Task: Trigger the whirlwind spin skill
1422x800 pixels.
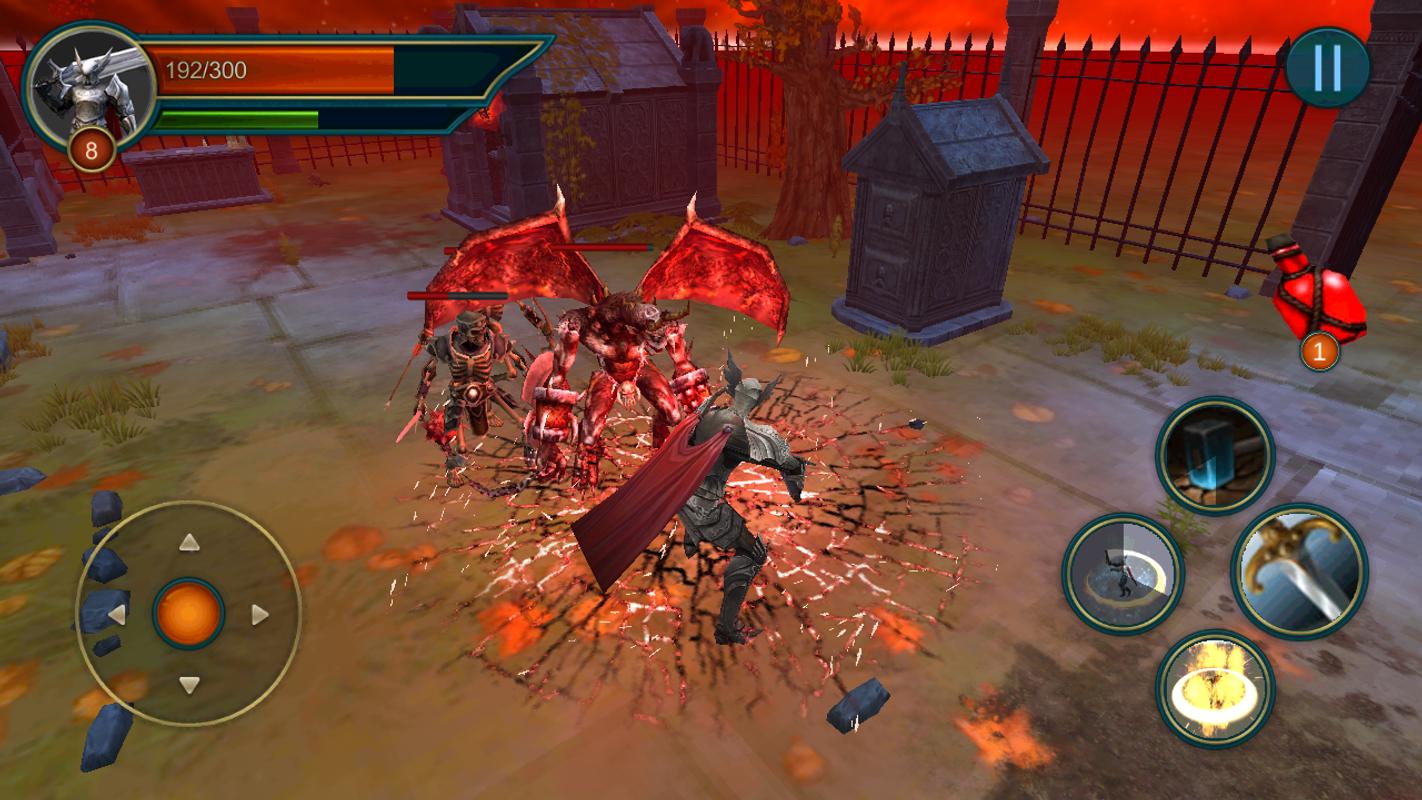Action: coord(1123,573)
